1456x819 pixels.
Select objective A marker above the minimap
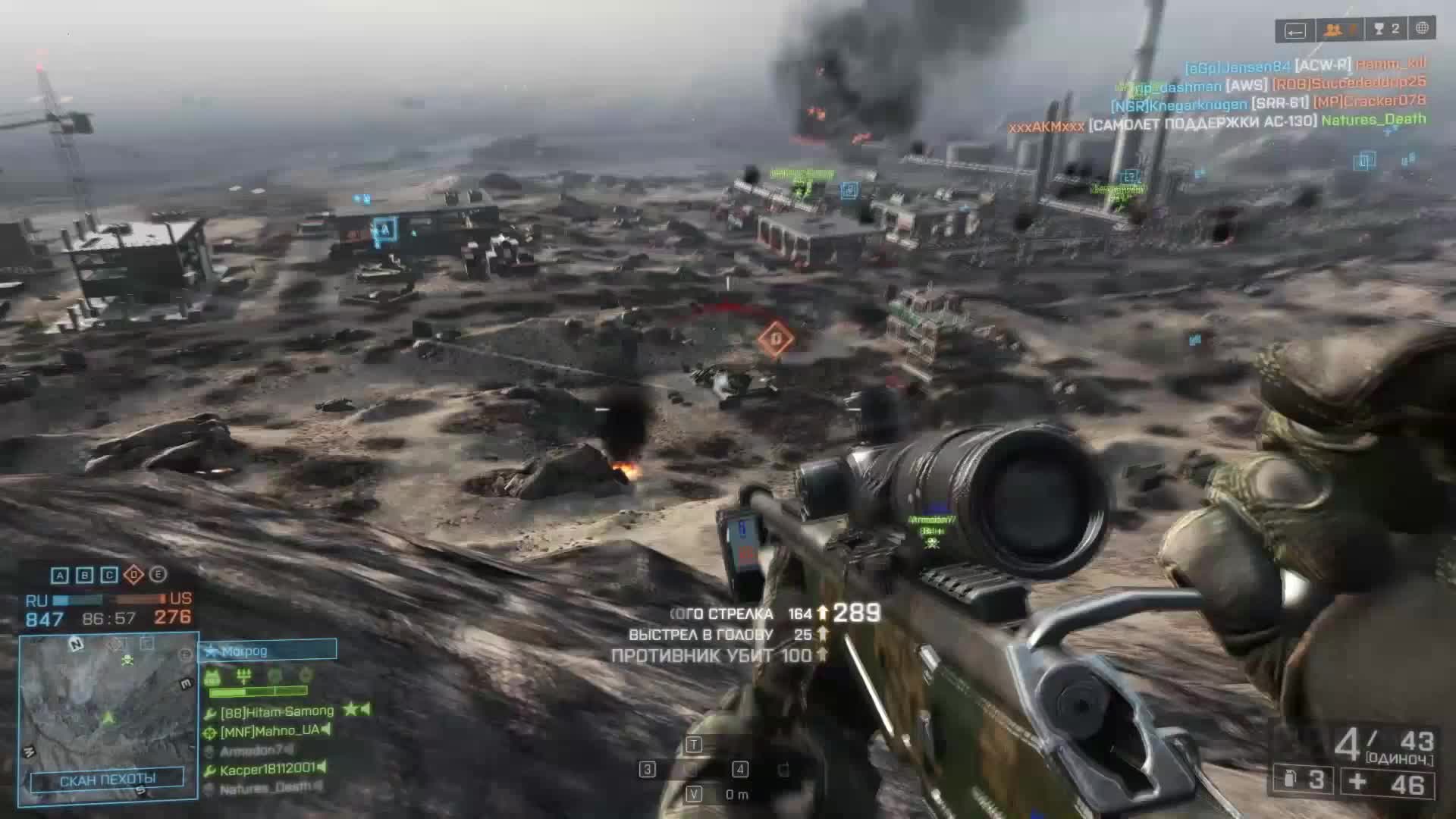[x=58, y=576]
